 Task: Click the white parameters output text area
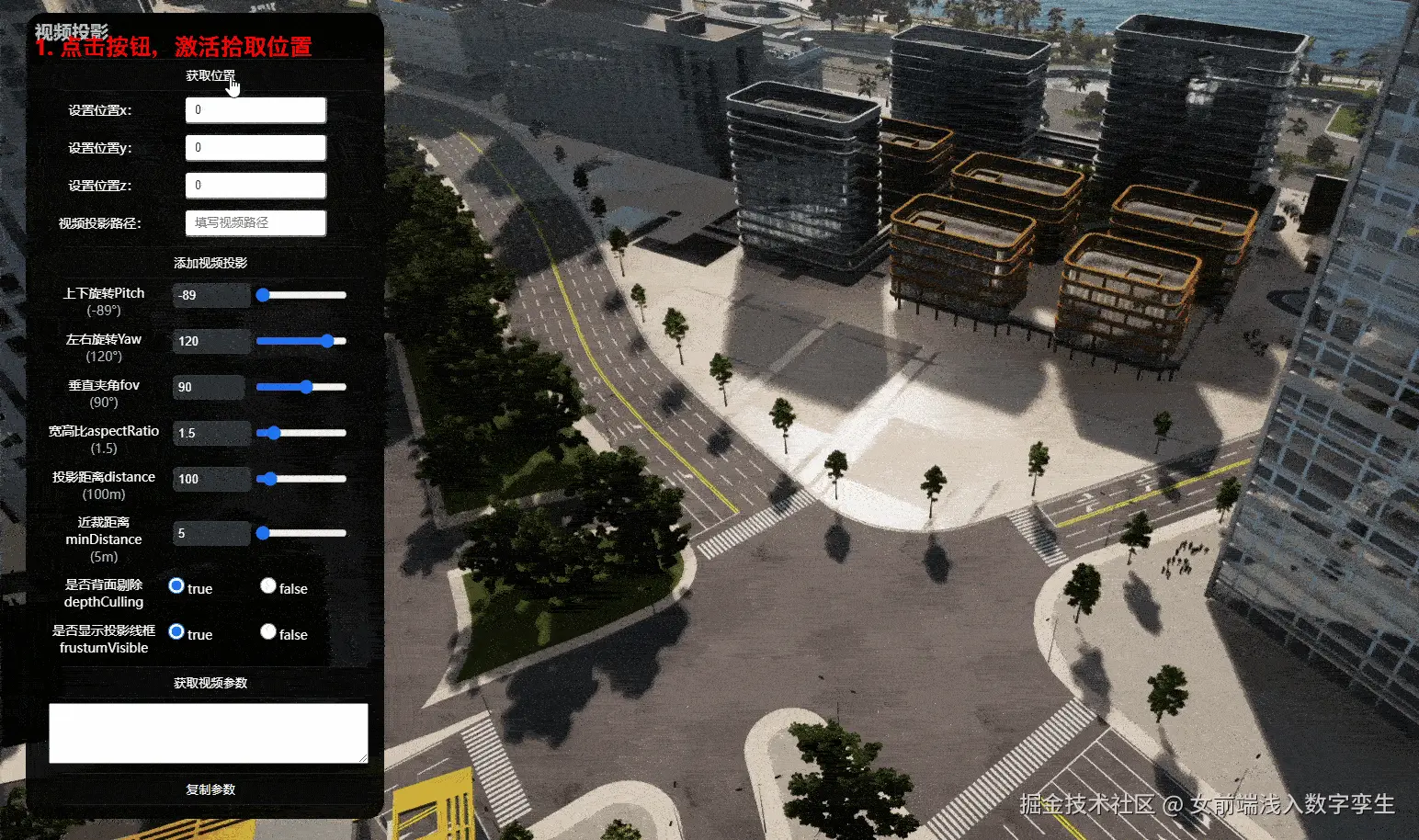click(x=208, y=732)
